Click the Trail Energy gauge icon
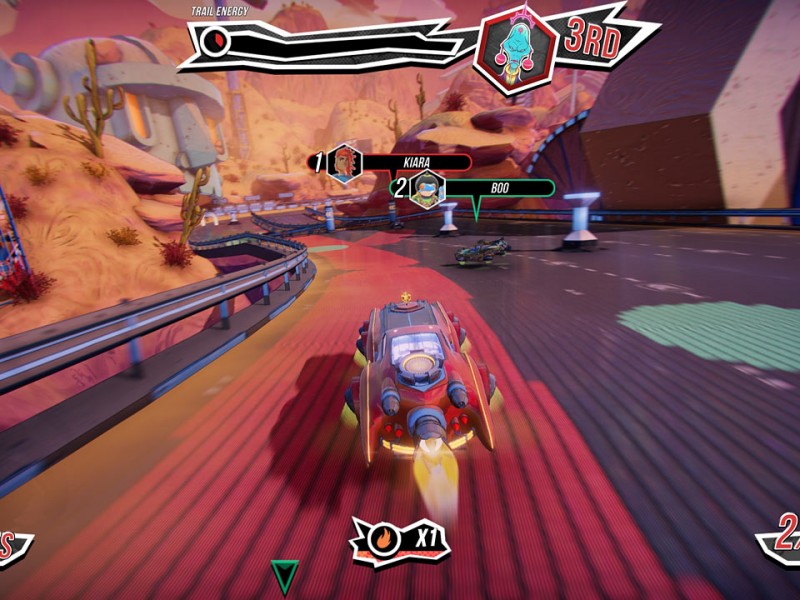The image size is (800, 600). (x=214, y=41)
